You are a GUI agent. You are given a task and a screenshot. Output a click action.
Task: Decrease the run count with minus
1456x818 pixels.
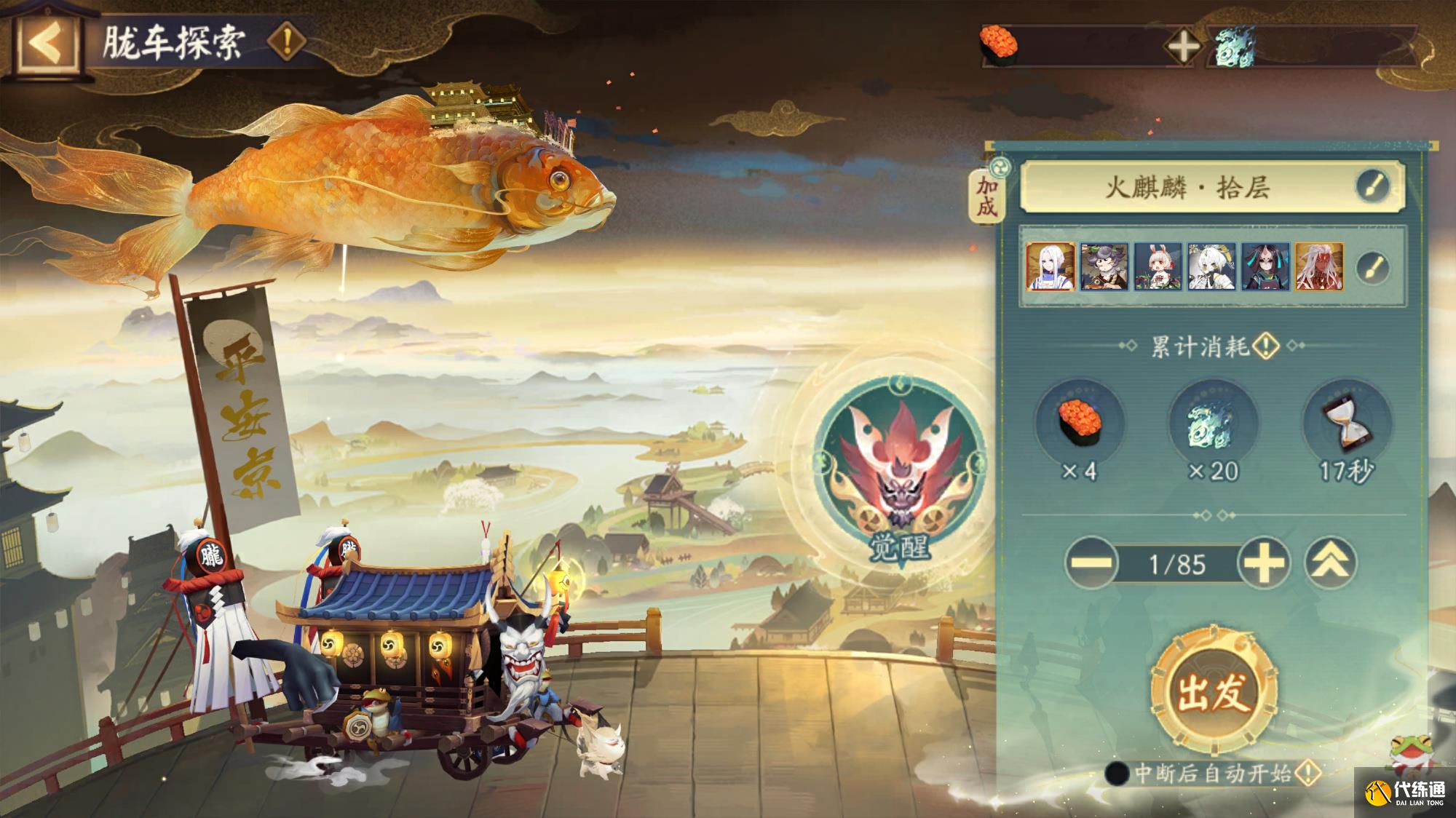pos(1091,563)
